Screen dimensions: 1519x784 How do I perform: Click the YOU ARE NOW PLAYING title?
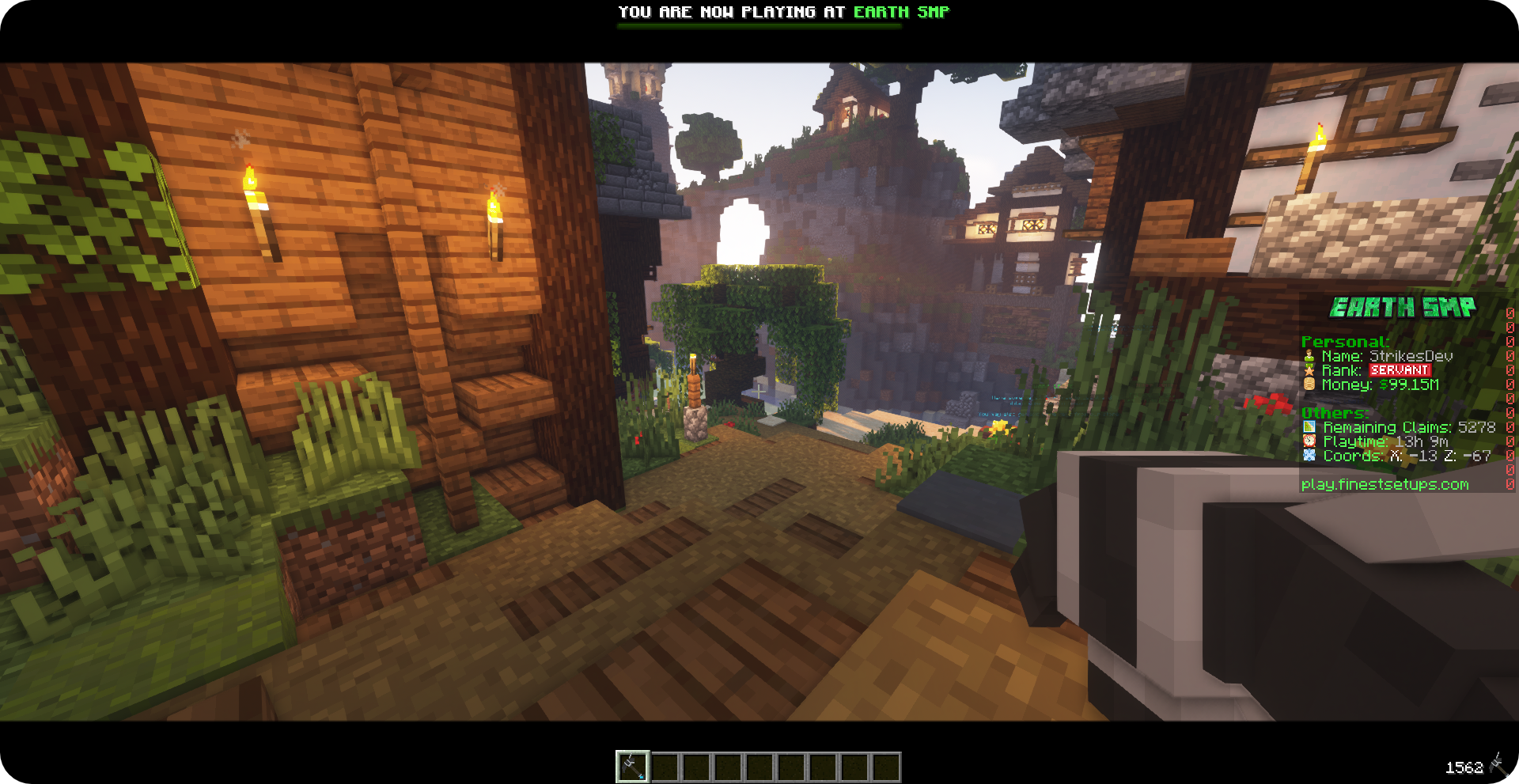(732, 12)
